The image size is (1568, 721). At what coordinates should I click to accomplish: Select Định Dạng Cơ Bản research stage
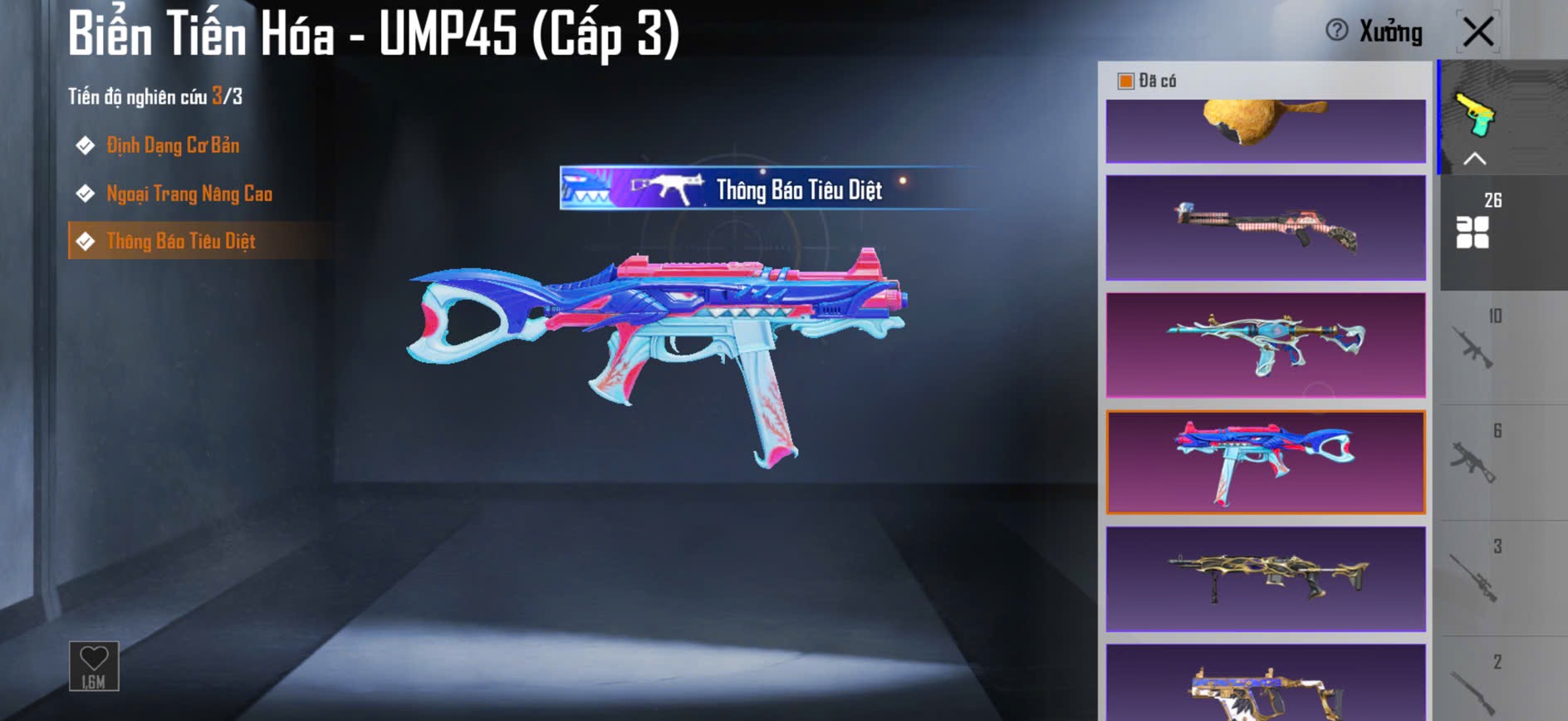tap(172, 145)
